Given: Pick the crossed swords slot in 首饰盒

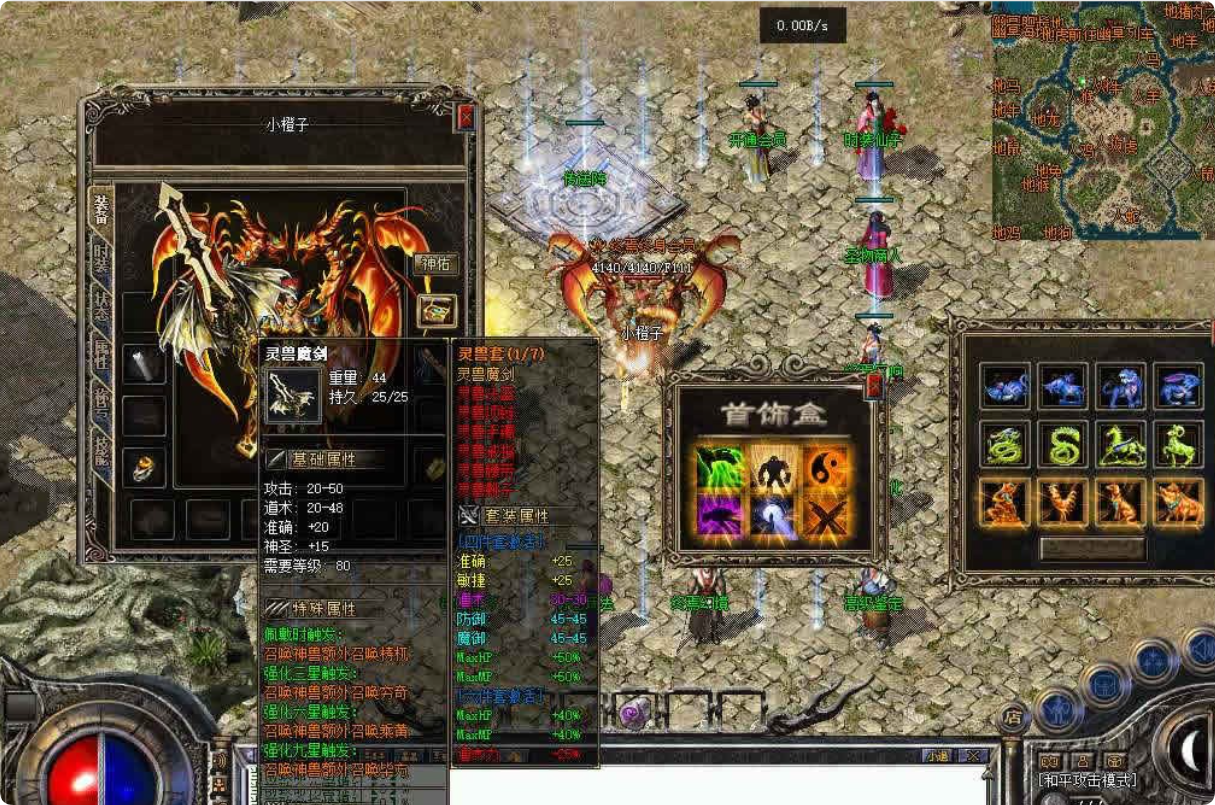Looking at the screenshot, I should click(x=826, y=517).
